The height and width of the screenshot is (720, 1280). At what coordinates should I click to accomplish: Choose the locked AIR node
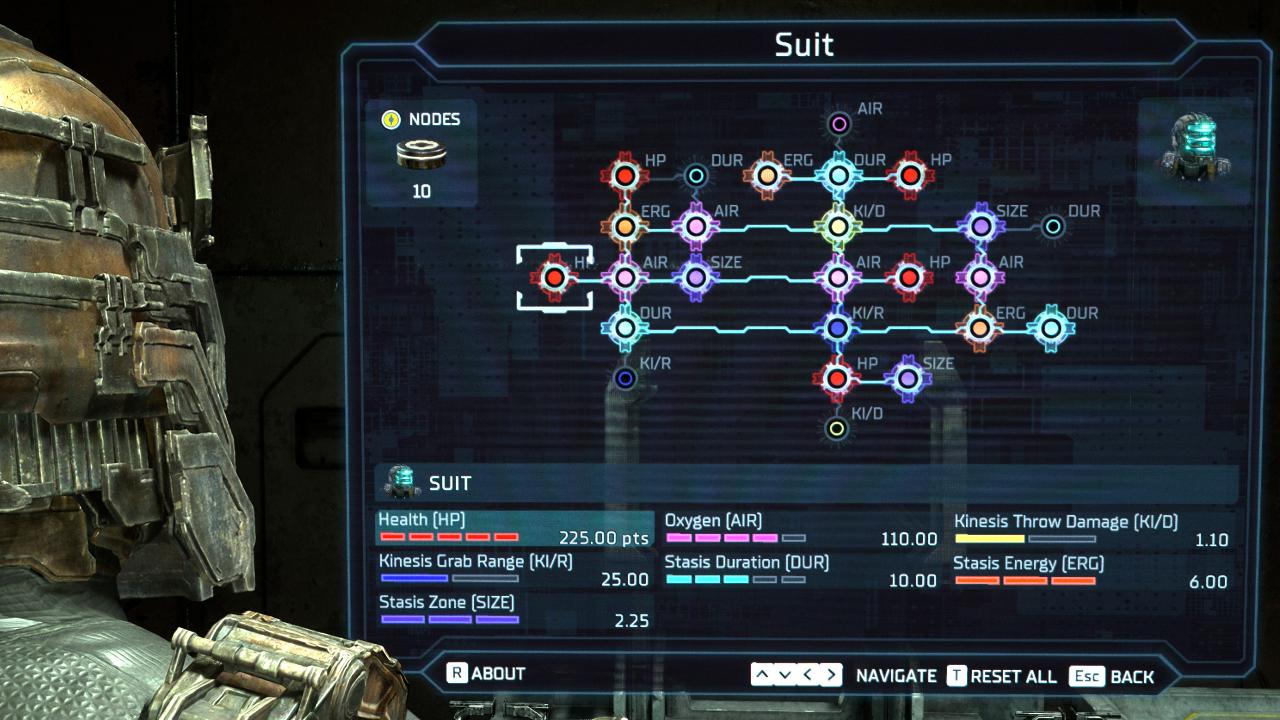coord(839,124)
